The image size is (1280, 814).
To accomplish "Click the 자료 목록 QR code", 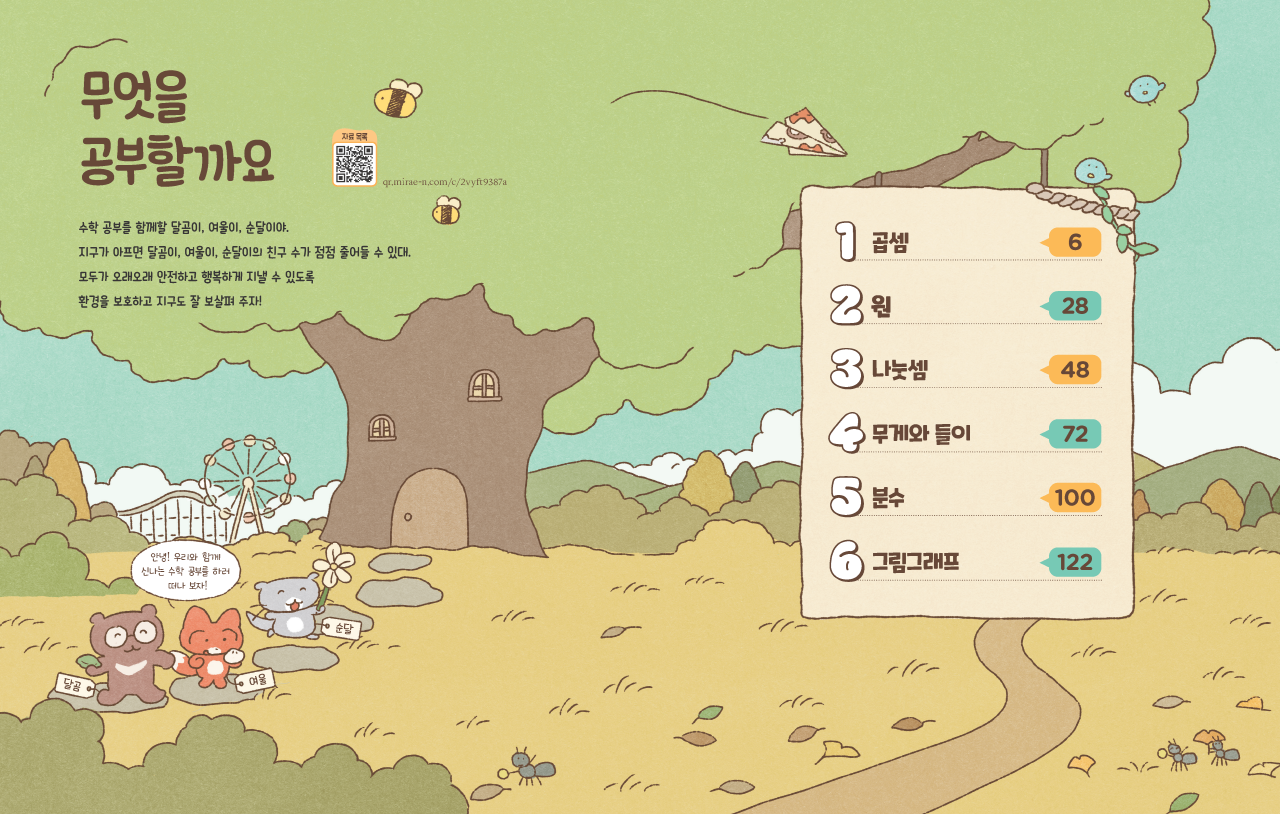I will pyautogui.click(x=354, y=163).
